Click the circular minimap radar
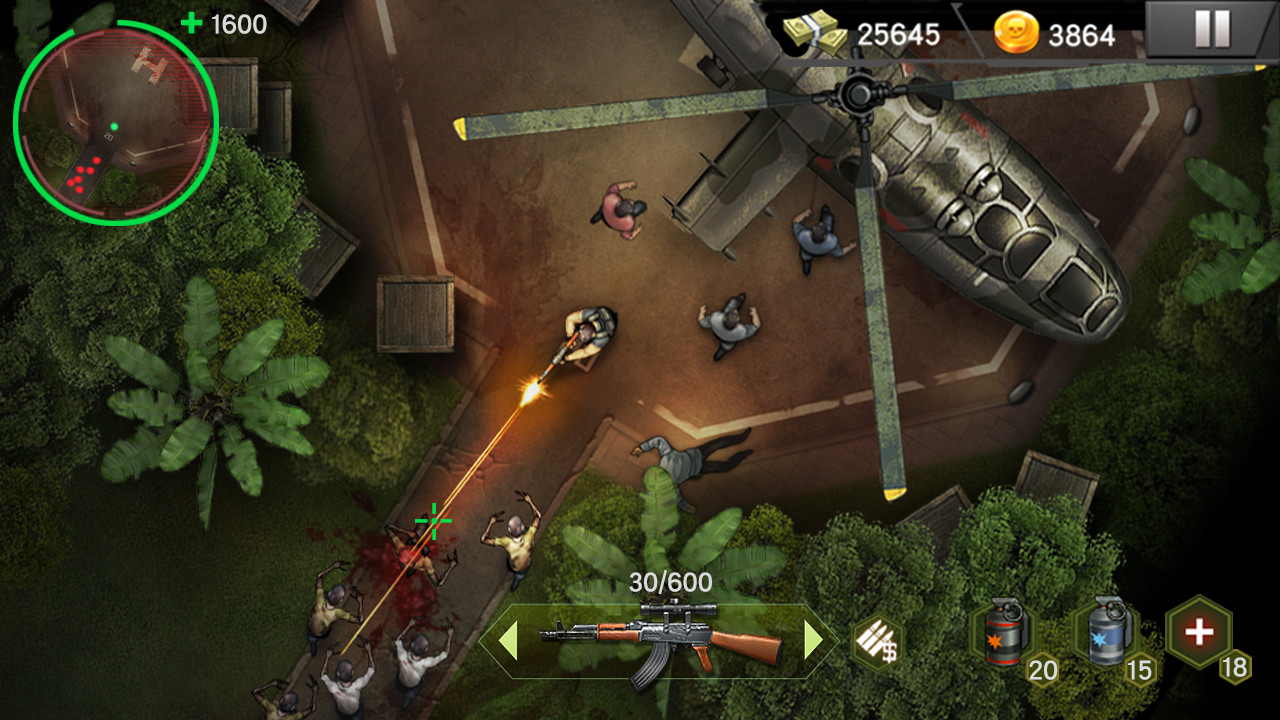The image size is (1280, 720). point(116,122)
